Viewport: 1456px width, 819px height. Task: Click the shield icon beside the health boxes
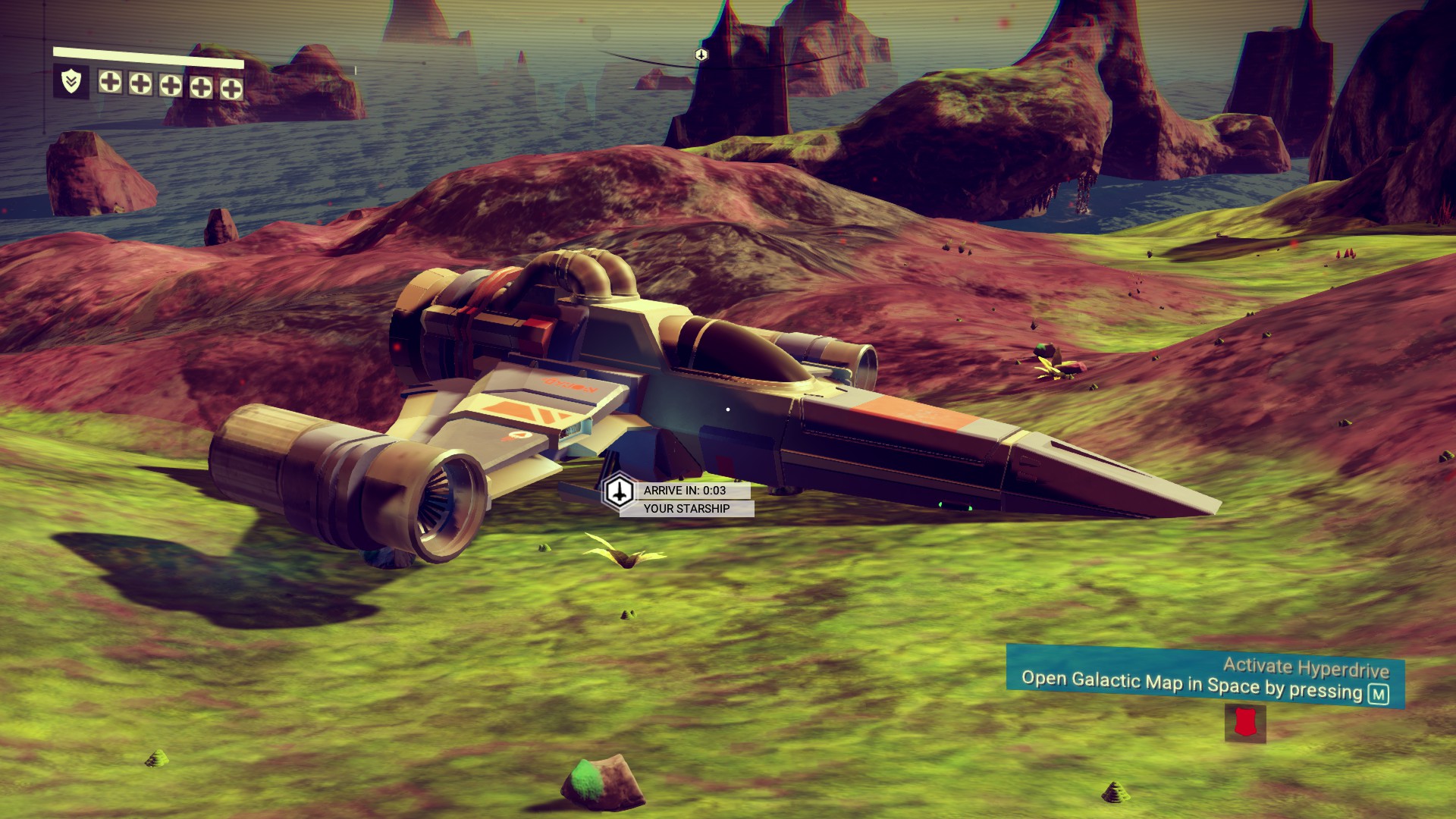coord(71,82)
